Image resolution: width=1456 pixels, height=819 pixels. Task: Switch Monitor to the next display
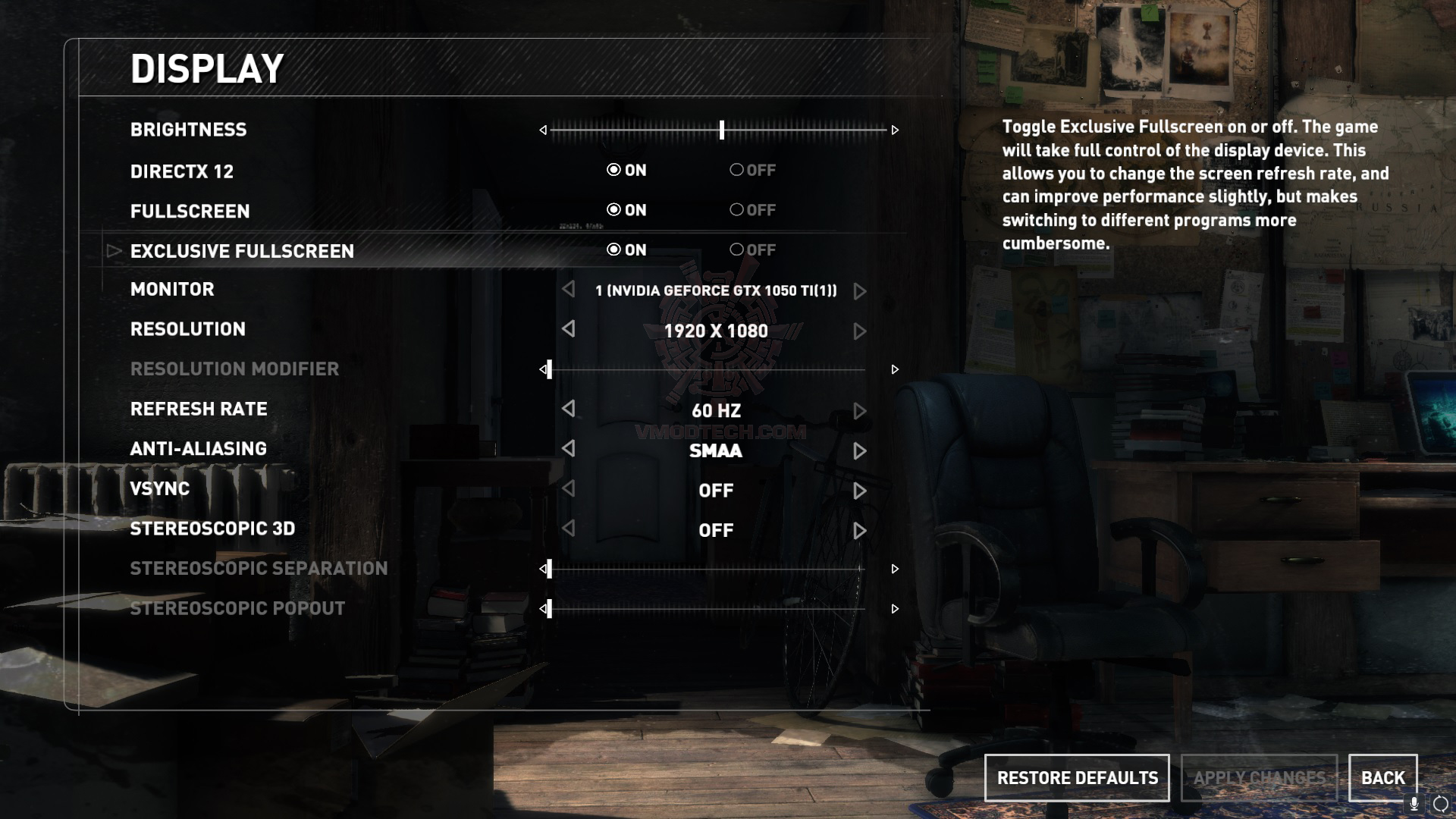[x=859, y=290]
